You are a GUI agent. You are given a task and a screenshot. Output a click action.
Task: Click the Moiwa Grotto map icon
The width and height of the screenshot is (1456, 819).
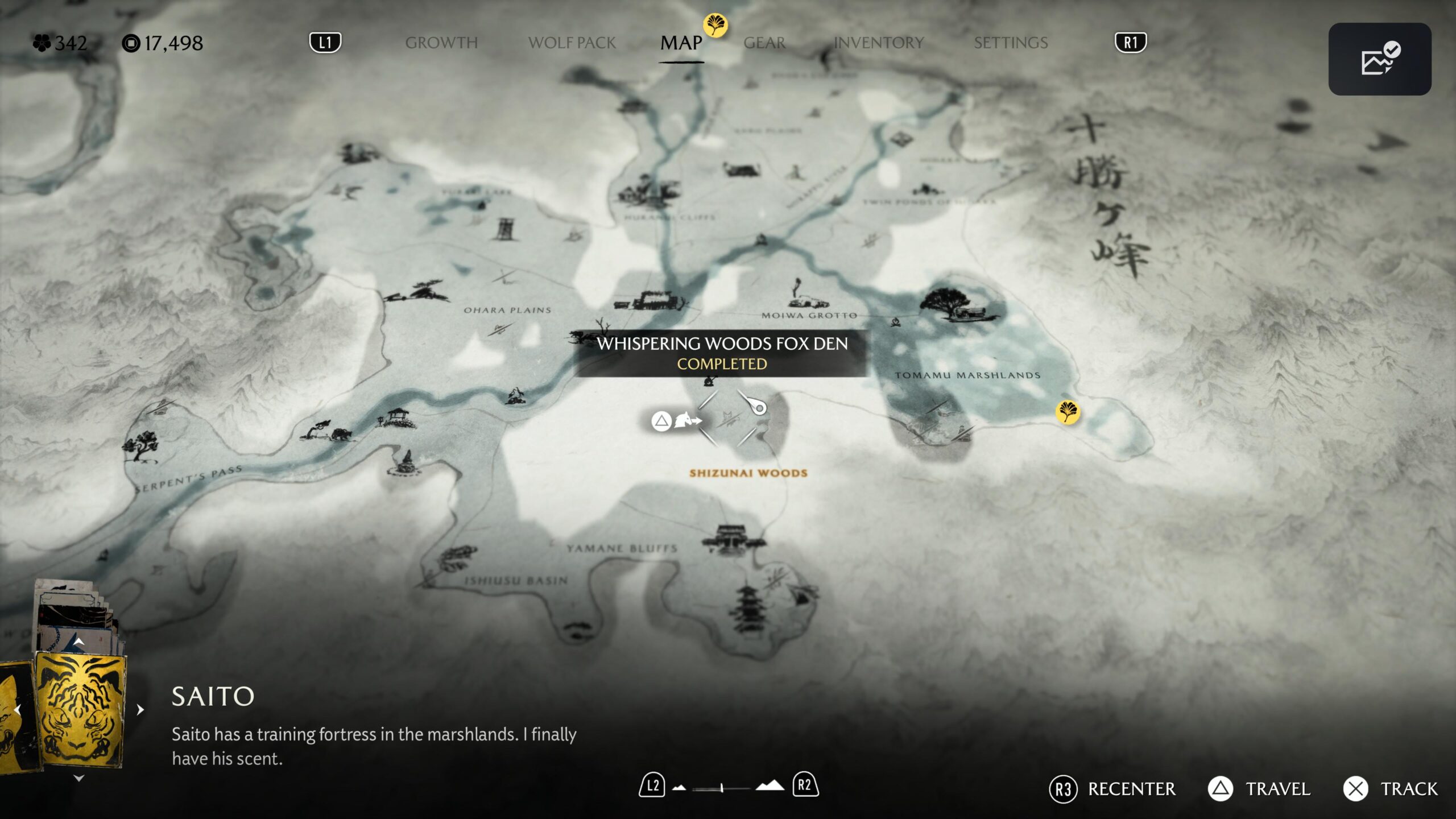(805, 296)
